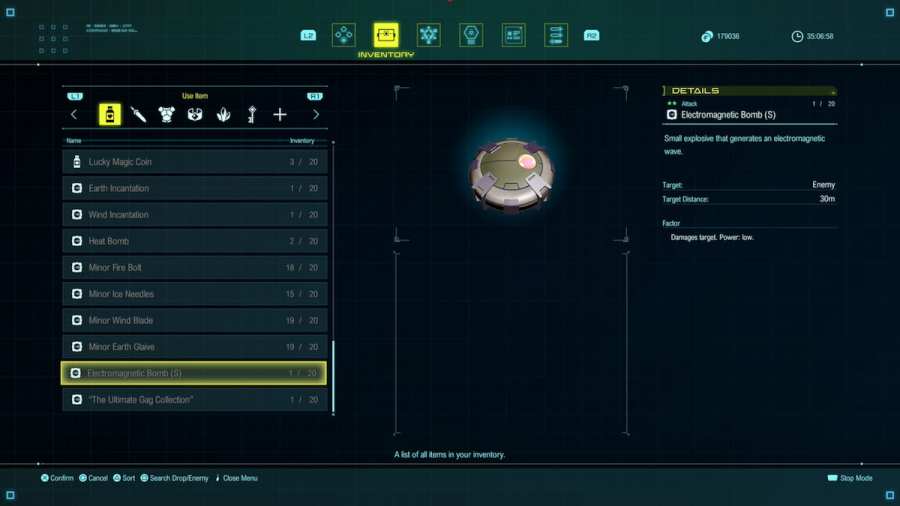Image resolution: width=900 pixels, height=506 pixels.
Task: Select the Minor Wind Blade row
Action: [195, 321]
